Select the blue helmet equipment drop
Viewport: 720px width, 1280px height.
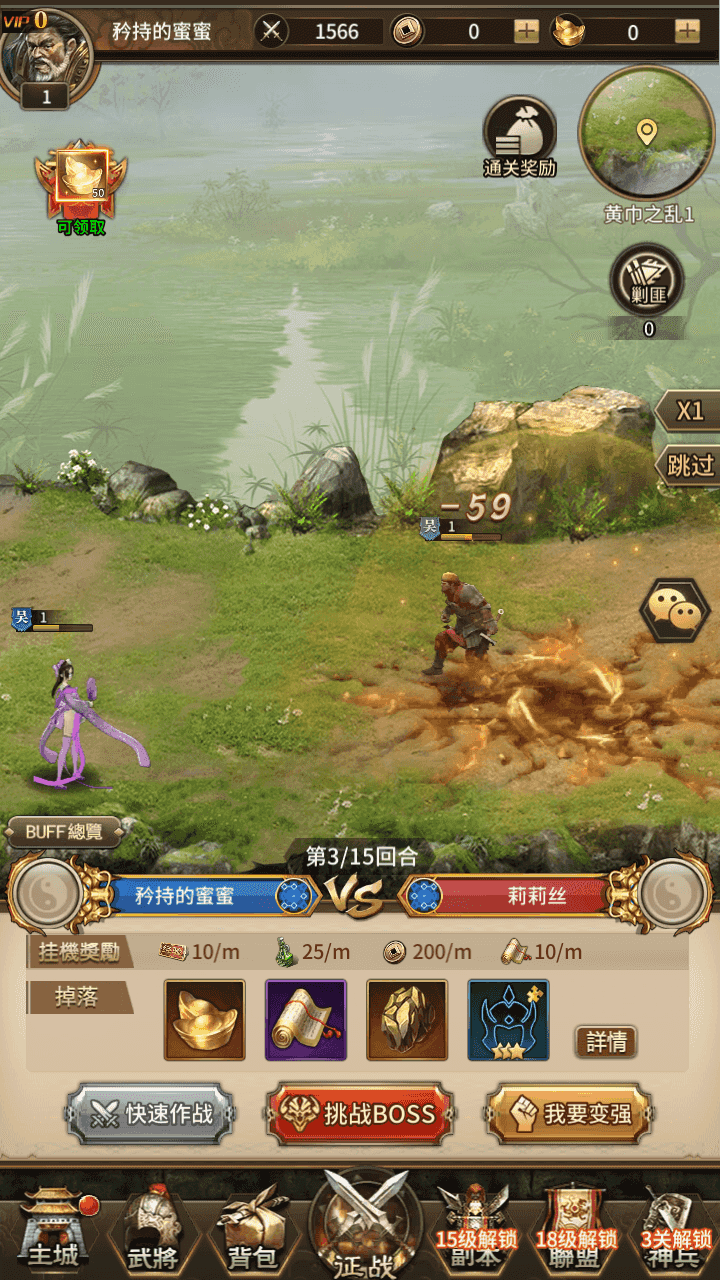coord(508,1019)
